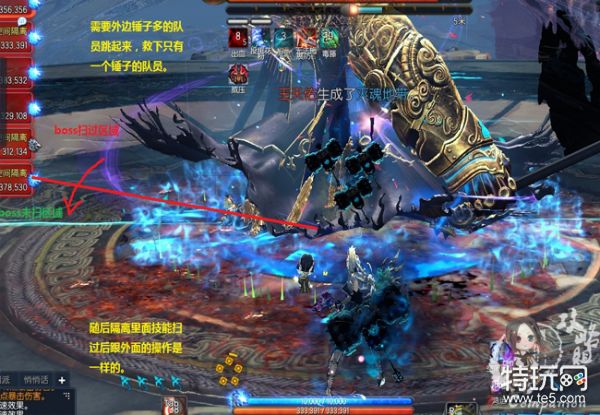Screen dimensions: 600x415
Task: Click the chat log combat message panel
Action: point(30,401)
